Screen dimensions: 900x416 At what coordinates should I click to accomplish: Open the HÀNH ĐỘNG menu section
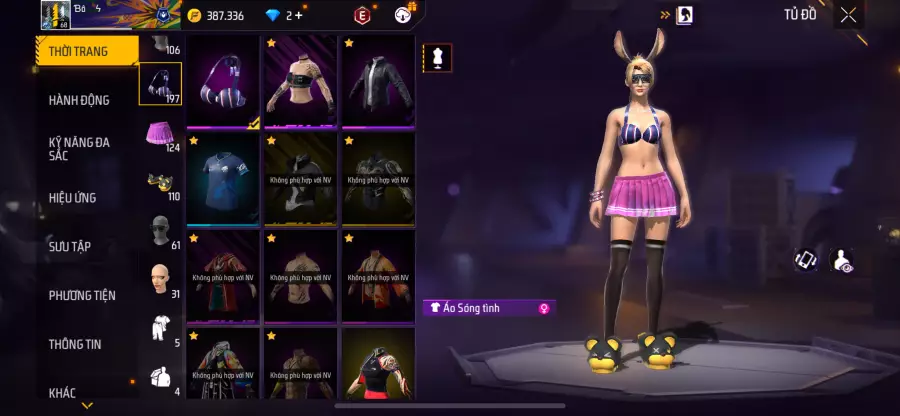click(79, 100)
